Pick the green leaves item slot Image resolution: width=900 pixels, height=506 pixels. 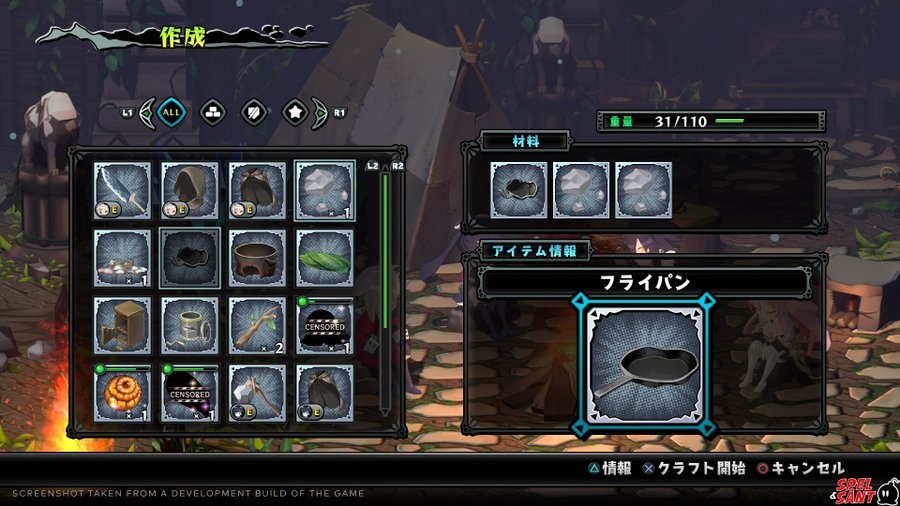coord(325,258)
